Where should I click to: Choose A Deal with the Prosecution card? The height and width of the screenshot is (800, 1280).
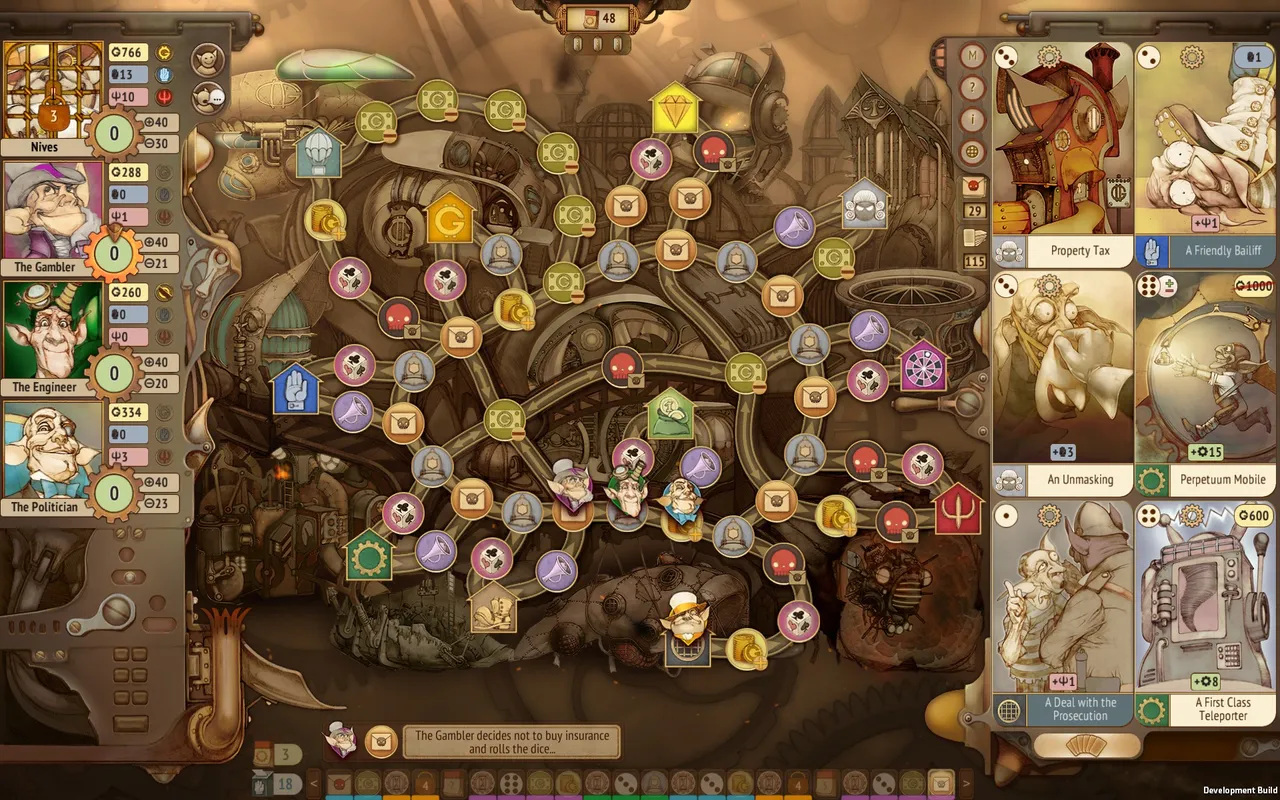click(1062, 611)
